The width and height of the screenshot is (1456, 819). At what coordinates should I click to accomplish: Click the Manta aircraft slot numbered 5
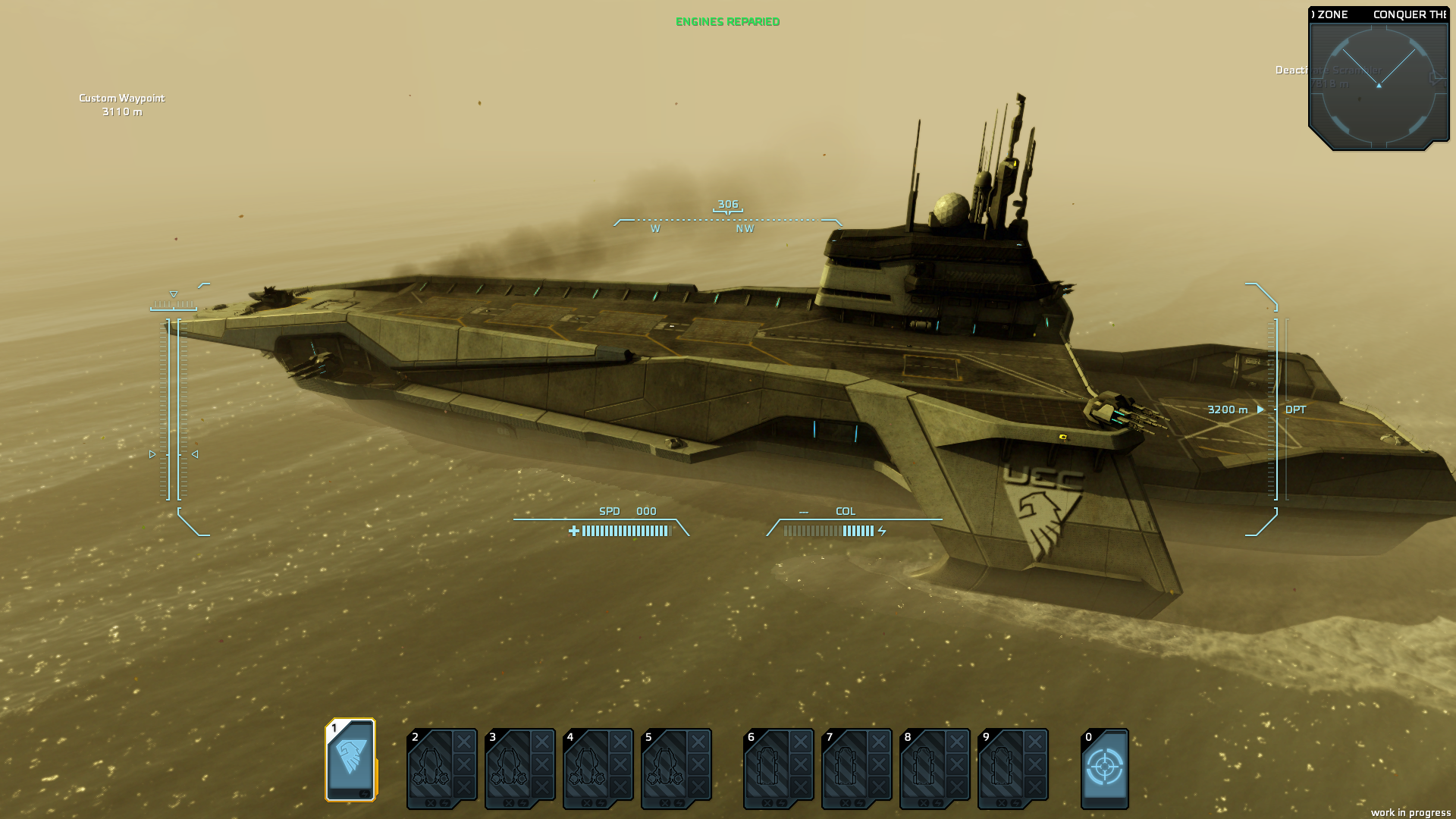[x=667, y=769]
